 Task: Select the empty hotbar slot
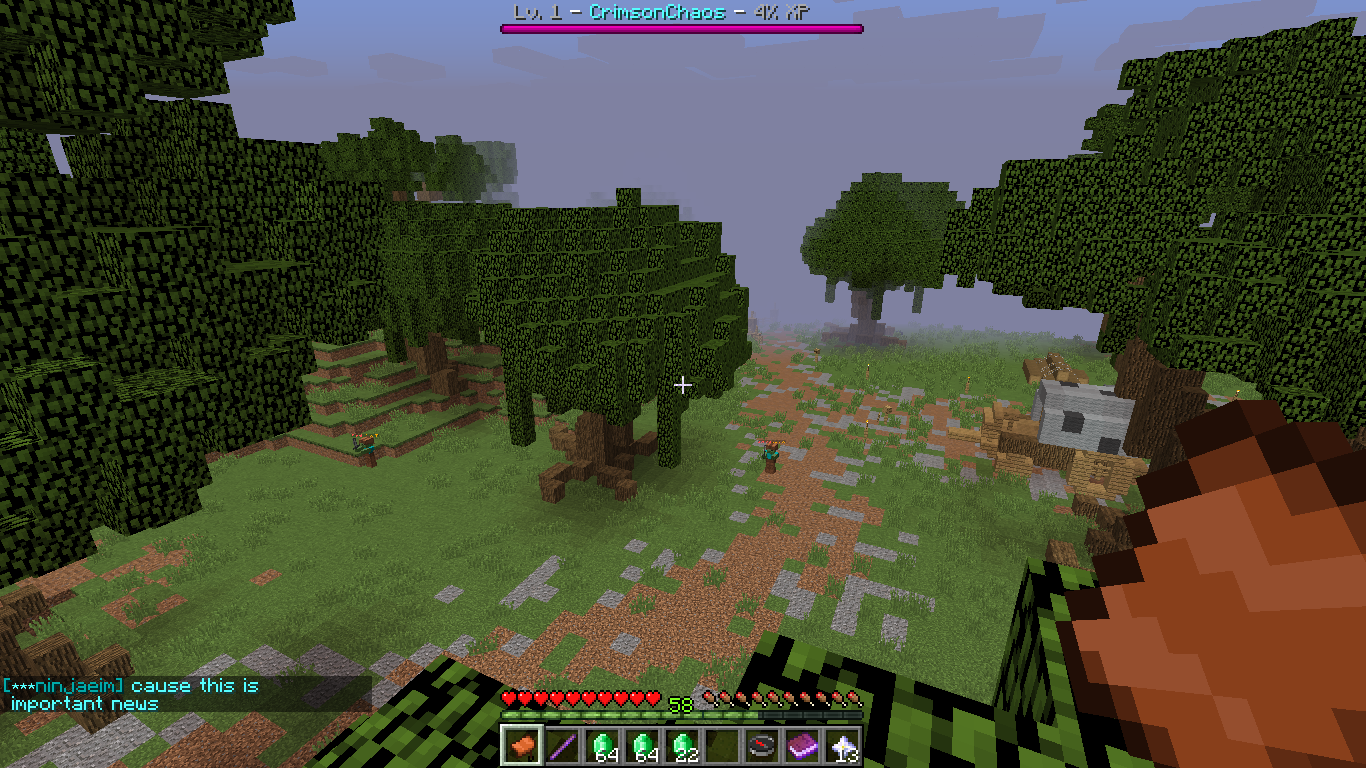(722, 745)
